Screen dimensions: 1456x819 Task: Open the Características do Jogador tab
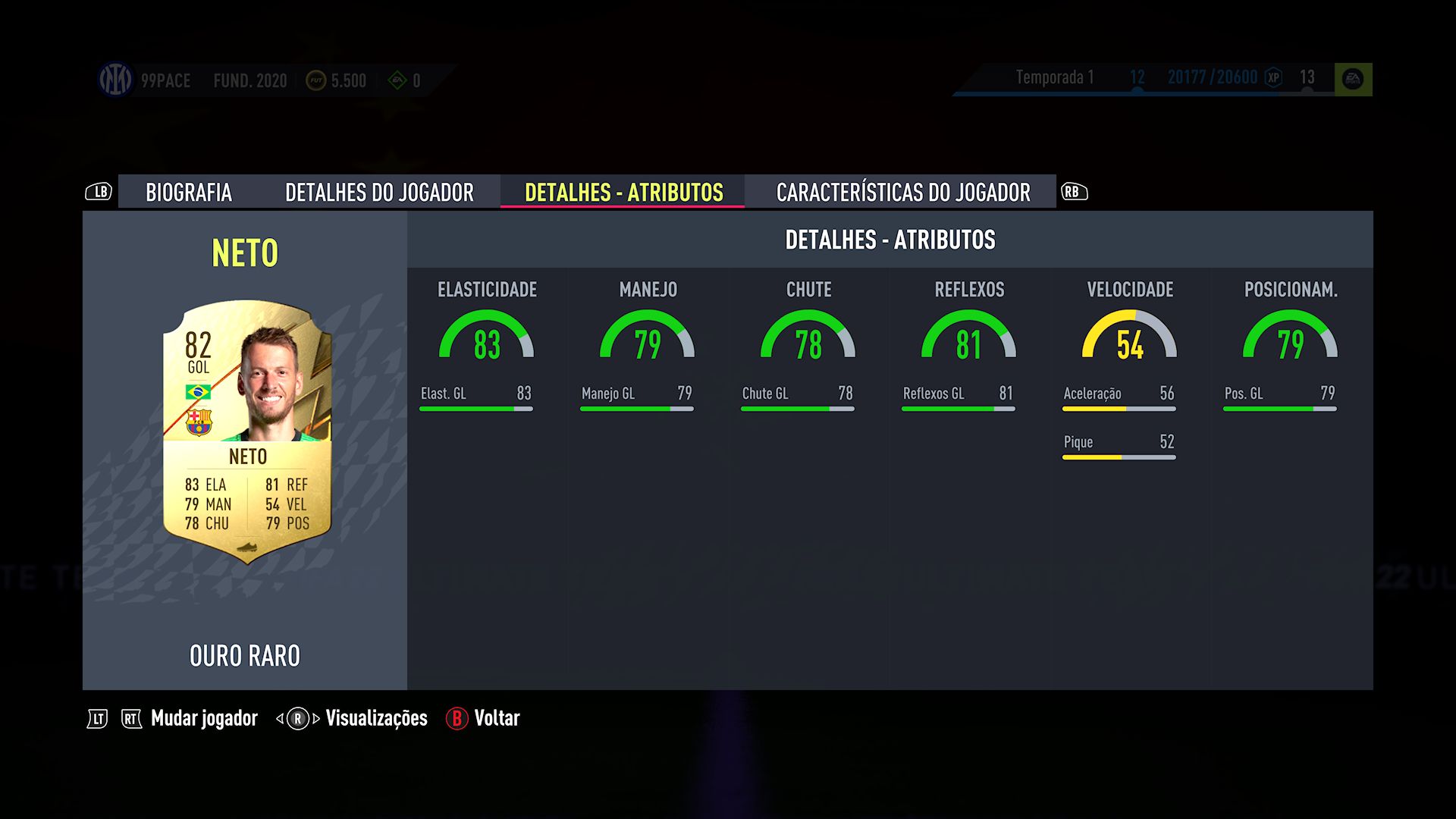tap(902, 193)
